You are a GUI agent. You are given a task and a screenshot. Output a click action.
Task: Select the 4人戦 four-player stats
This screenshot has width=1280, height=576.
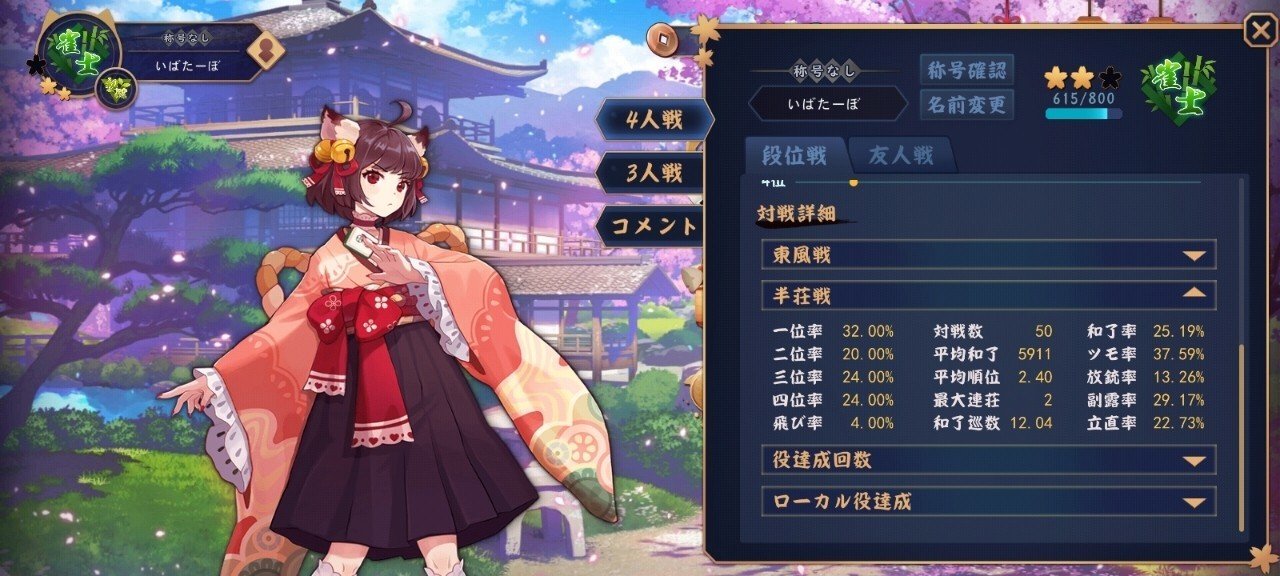click(x=654, y=120)
